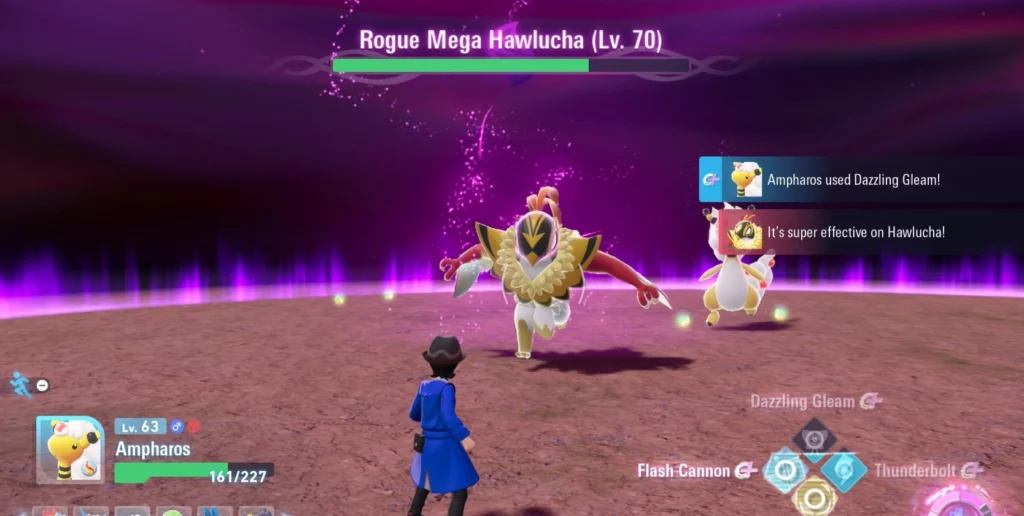Click the Ampharos portrait in party panel
This screenshot has width=1024, height=516.
[x=70, y=450]
